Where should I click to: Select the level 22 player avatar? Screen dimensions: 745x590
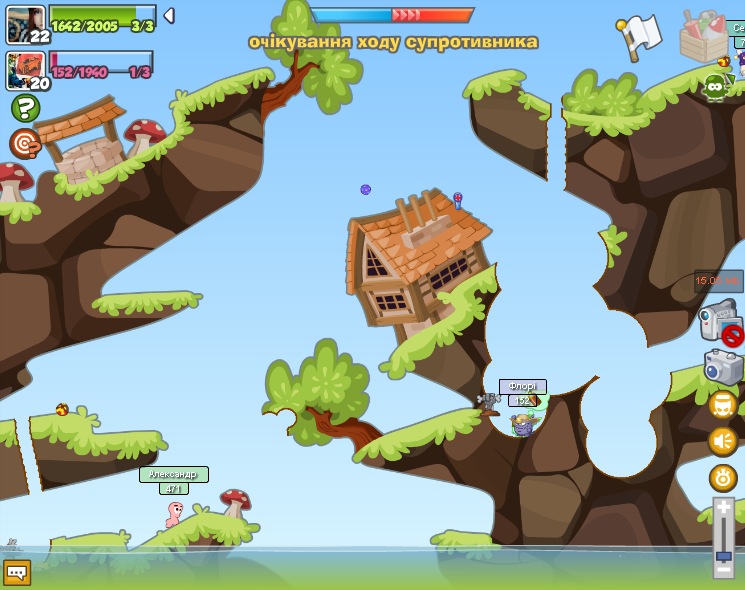(x=25, y=24)
